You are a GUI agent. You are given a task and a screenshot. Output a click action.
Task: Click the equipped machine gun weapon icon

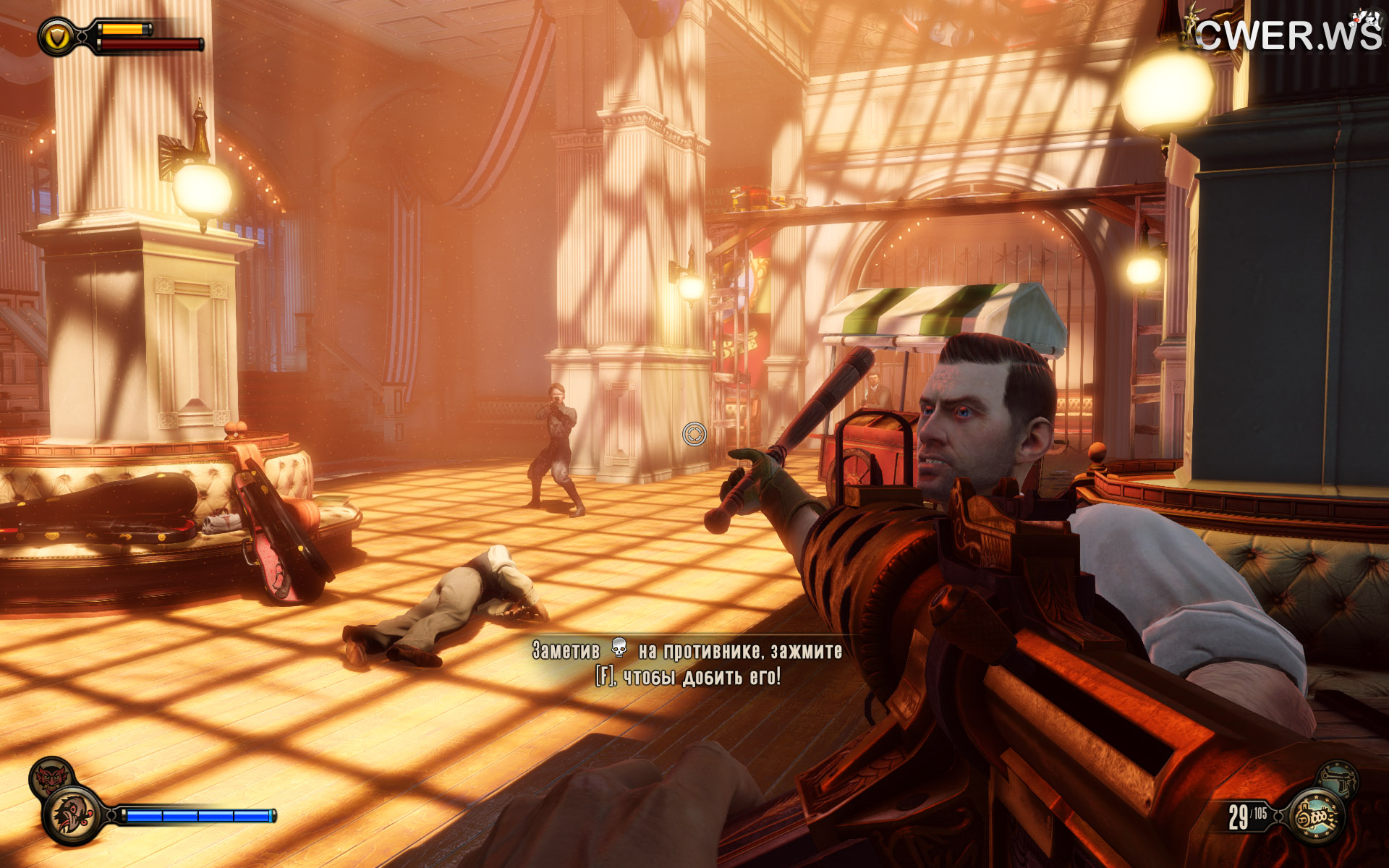point(1316,817)
